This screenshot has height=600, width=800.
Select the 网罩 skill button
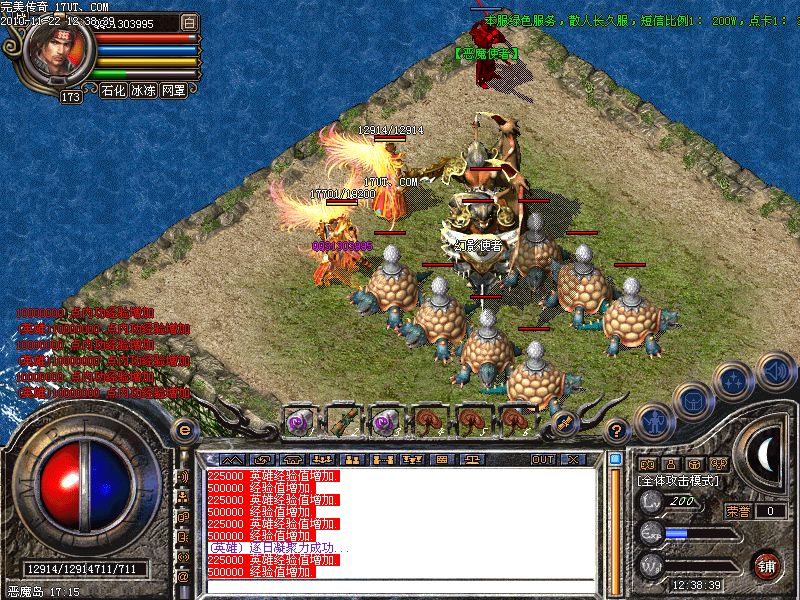(173, 90)
